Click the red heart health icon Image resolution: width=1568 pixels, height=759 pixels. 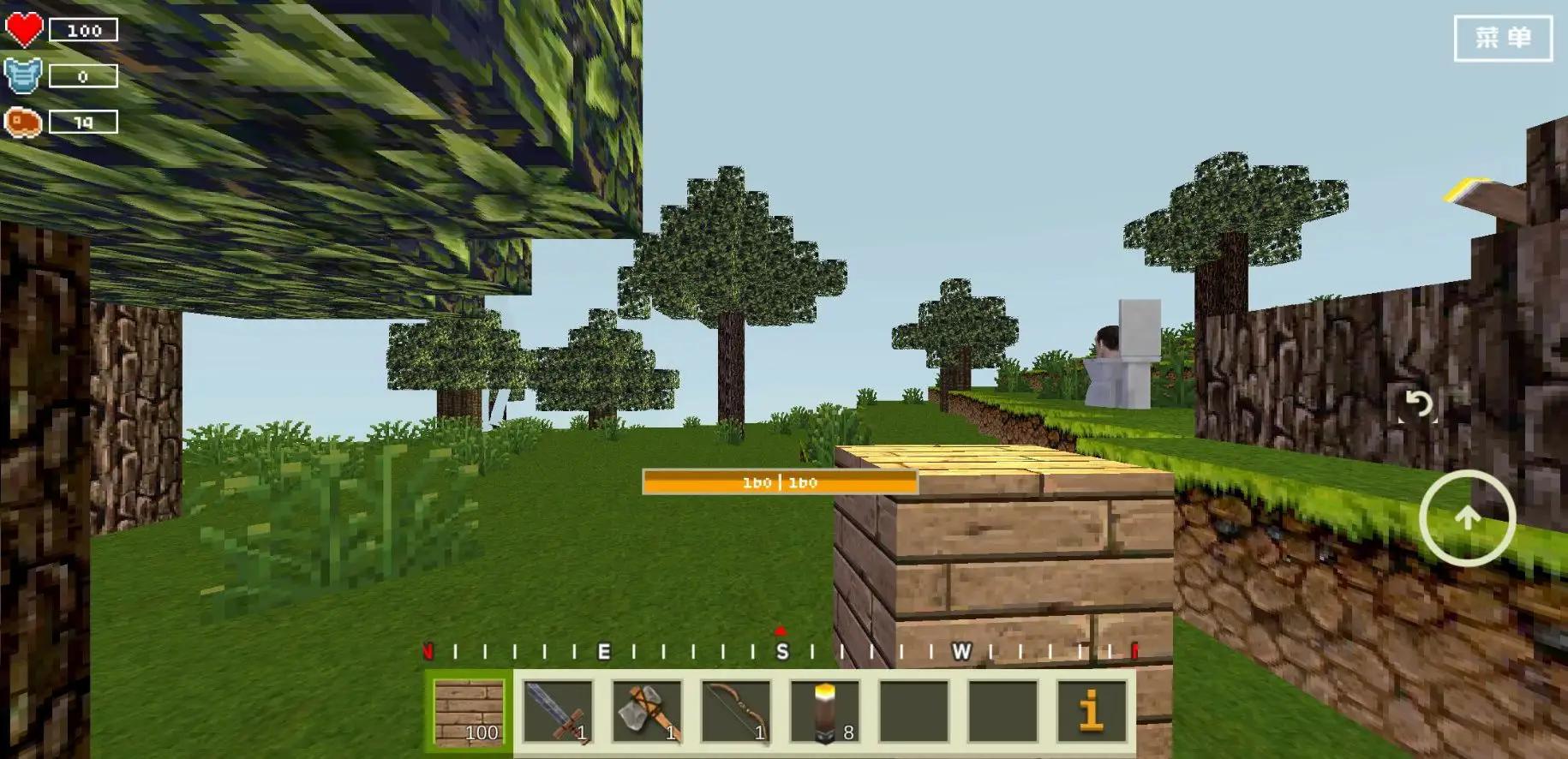point(24,28)
